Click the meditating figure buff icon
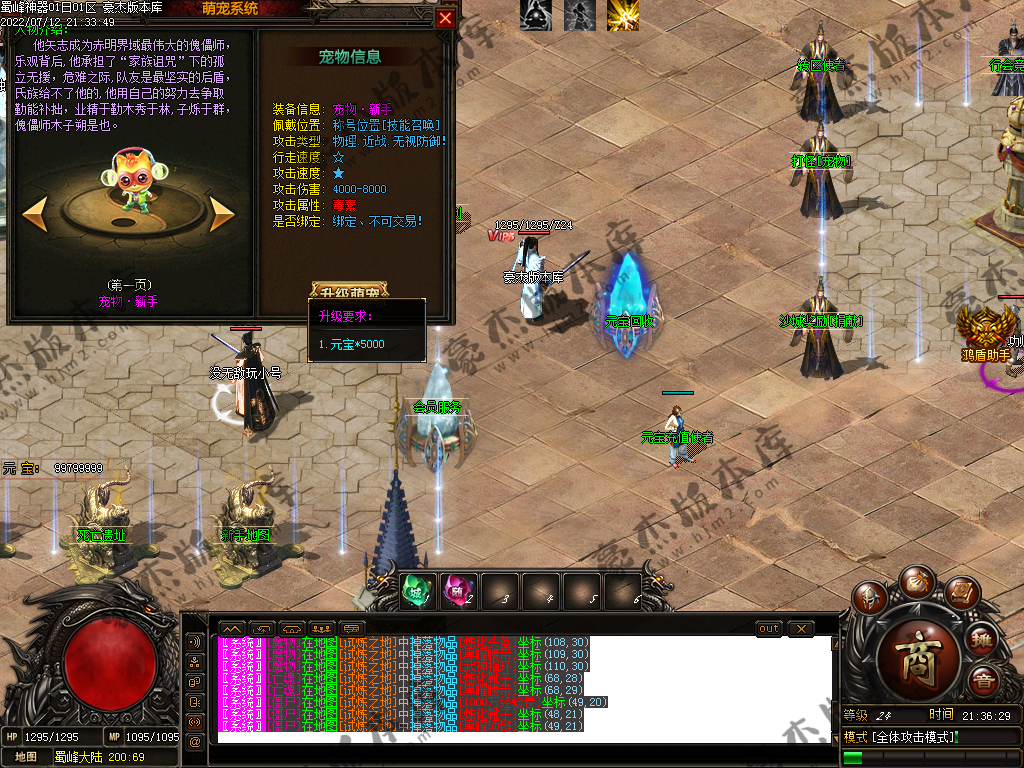 [x=535, y=15]
